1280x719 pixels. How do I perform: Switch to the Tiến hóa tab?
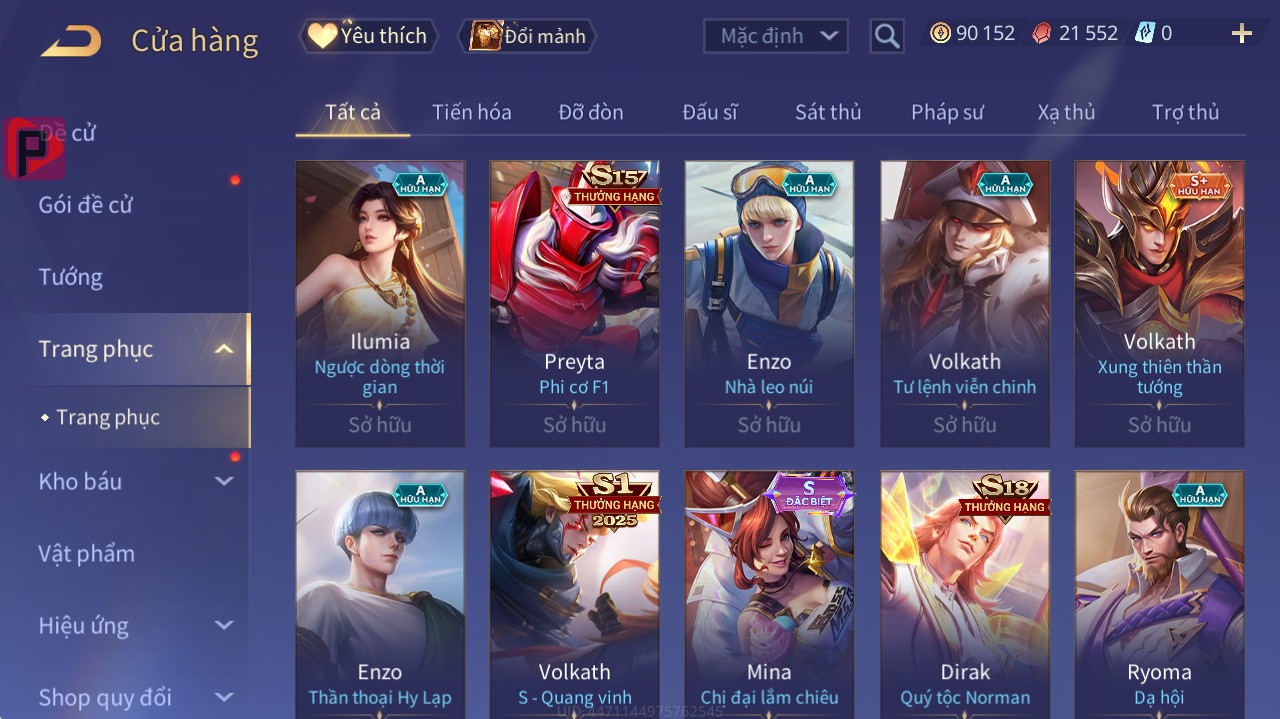click(471, 112)
